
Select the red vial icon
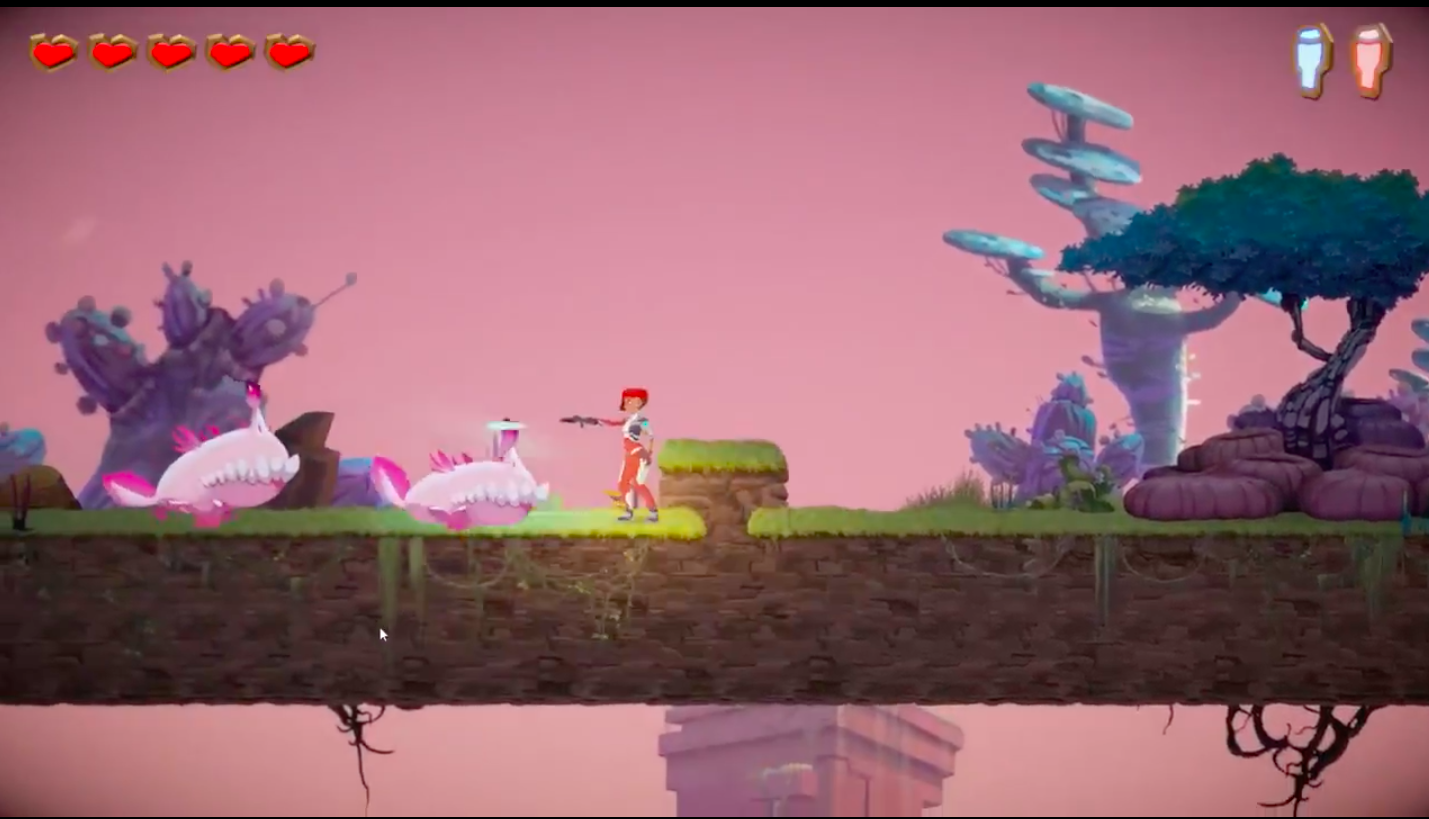[x=1371, y=60]
